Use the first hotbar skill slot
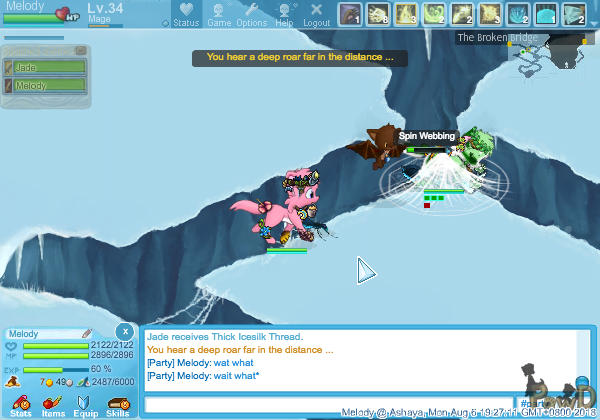The width and height of the screenshot is (600, 420). coord(349,14)
